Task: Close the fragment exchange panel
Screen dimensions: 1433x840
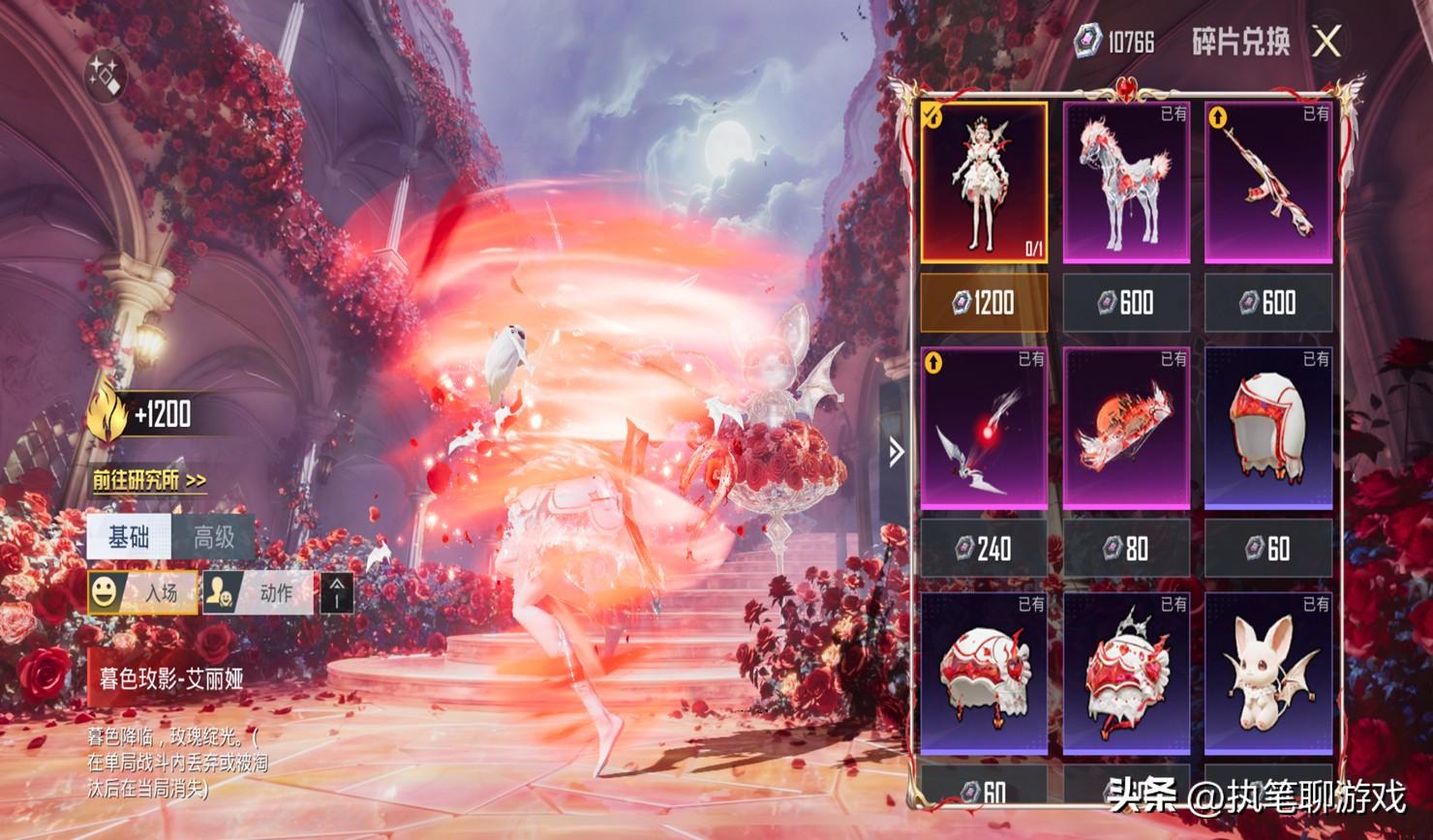Action: pos(1327,42)
